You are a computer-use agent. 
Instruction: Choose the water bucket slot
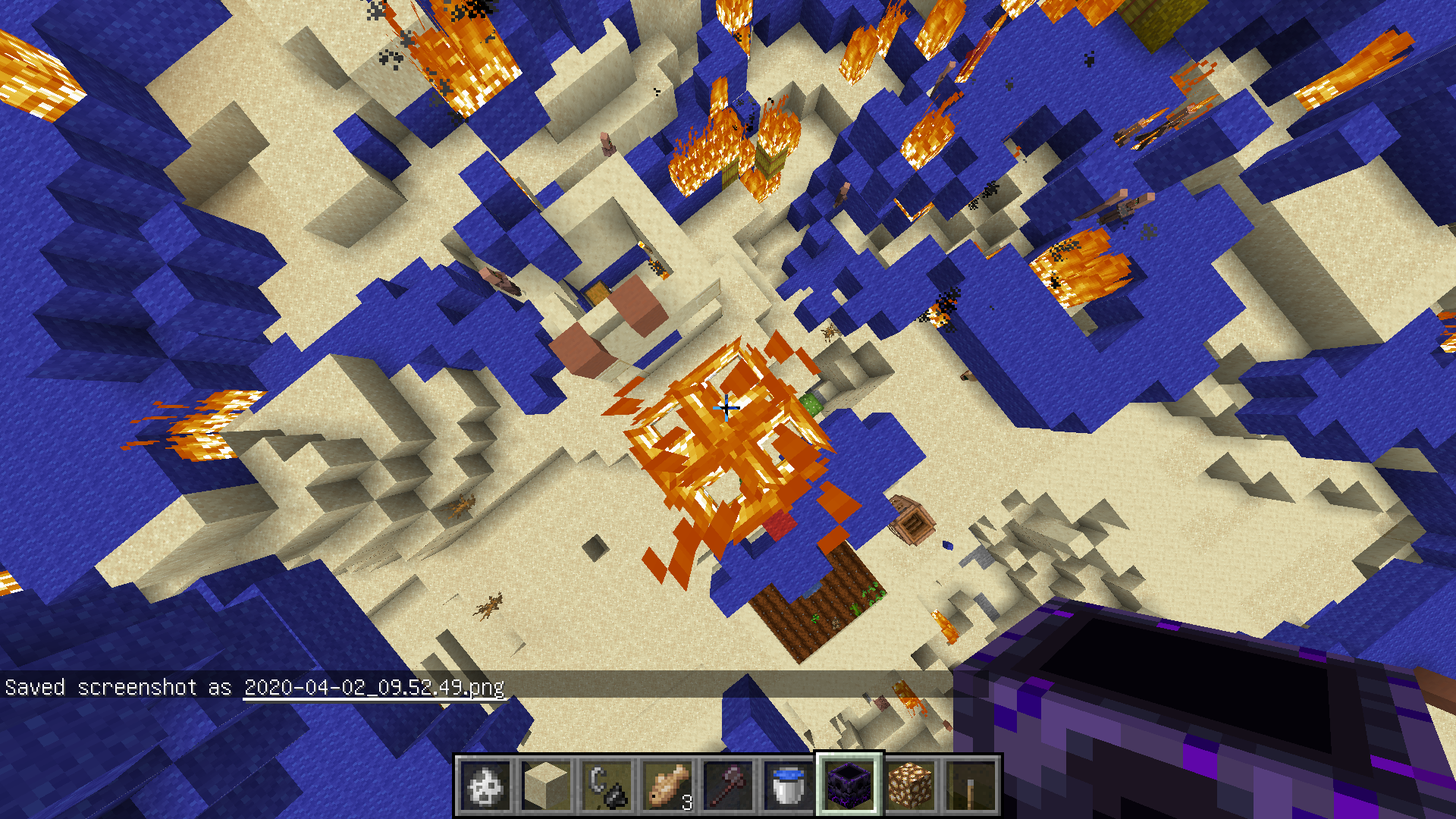click(789, 786)
